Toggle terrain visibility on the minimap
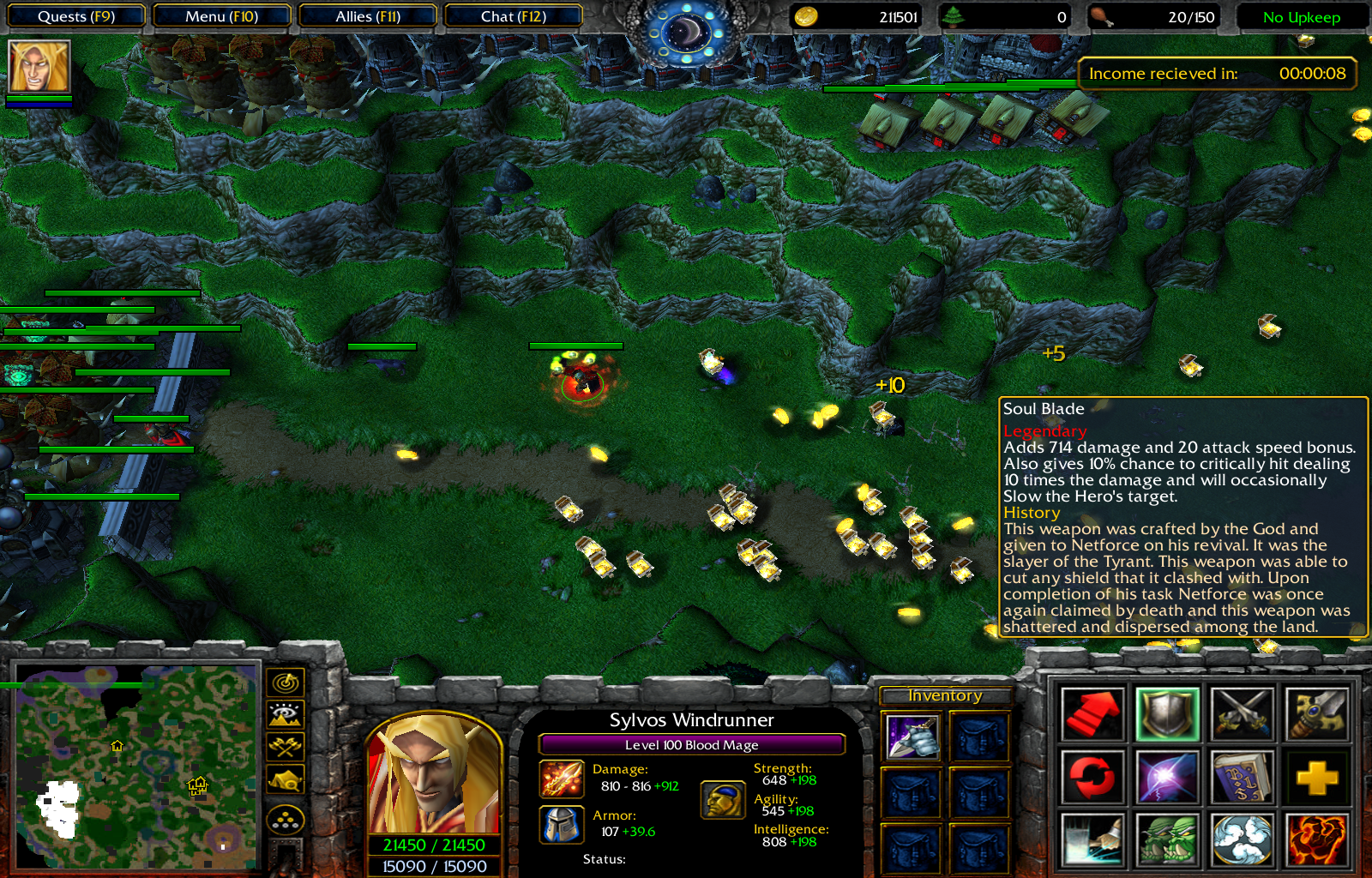The width and height of the screenshot is (1372, 878). tap(286, 713)
